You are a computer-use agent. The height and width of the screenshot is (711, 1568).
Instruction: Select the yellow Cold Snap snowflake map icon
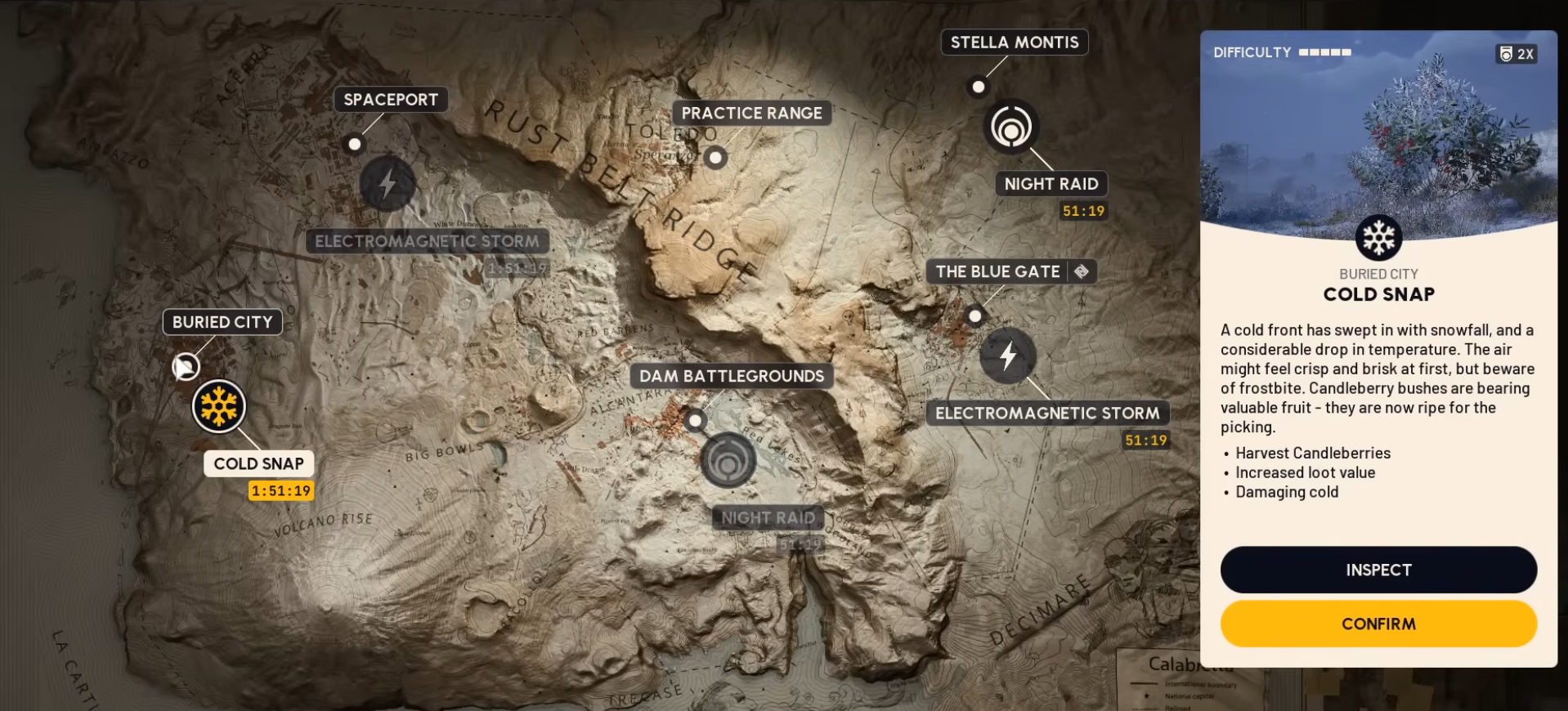(x=217, y=406)
